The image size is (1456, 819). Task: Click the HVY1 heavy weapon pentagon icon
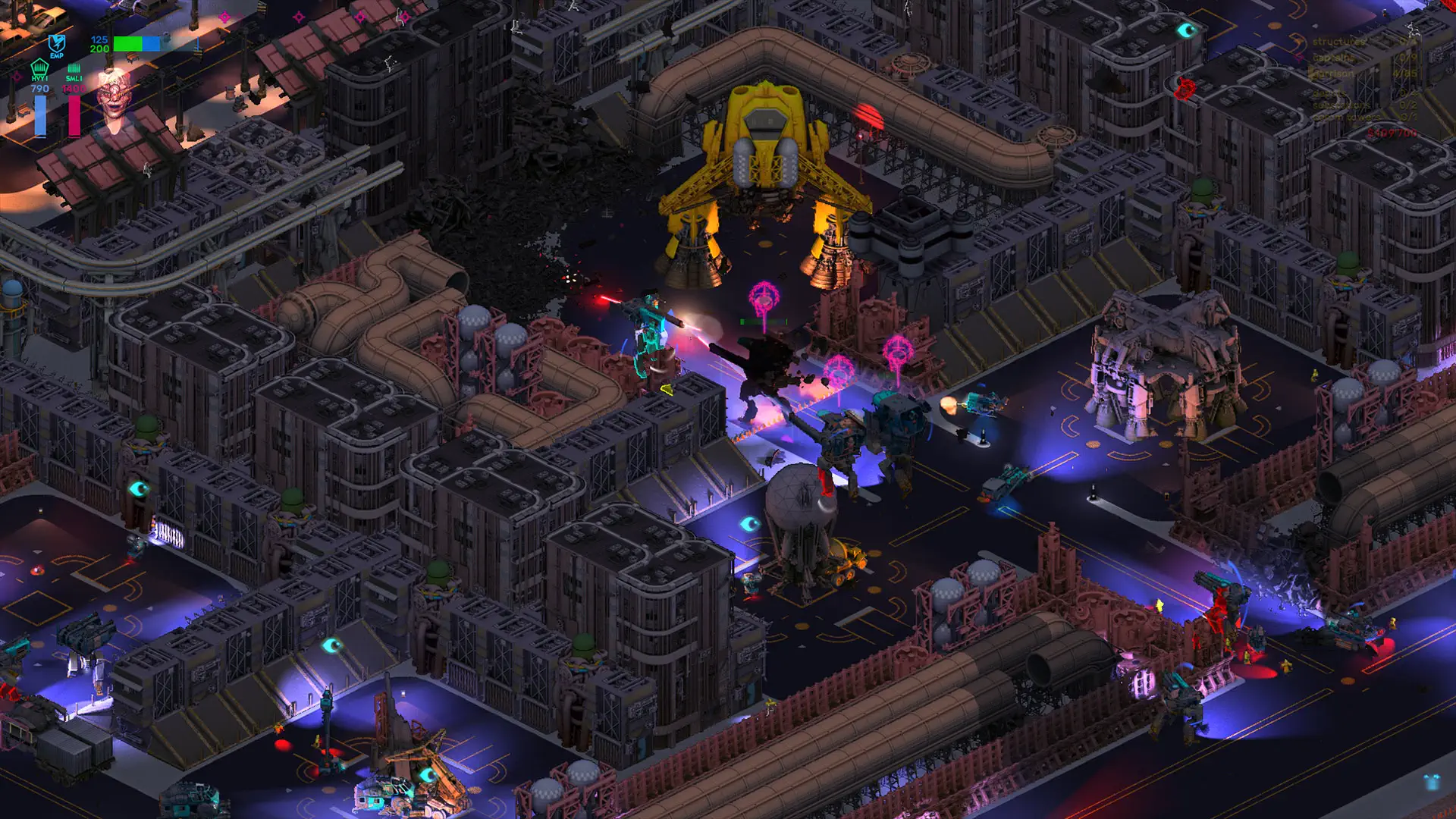point(39,68)
